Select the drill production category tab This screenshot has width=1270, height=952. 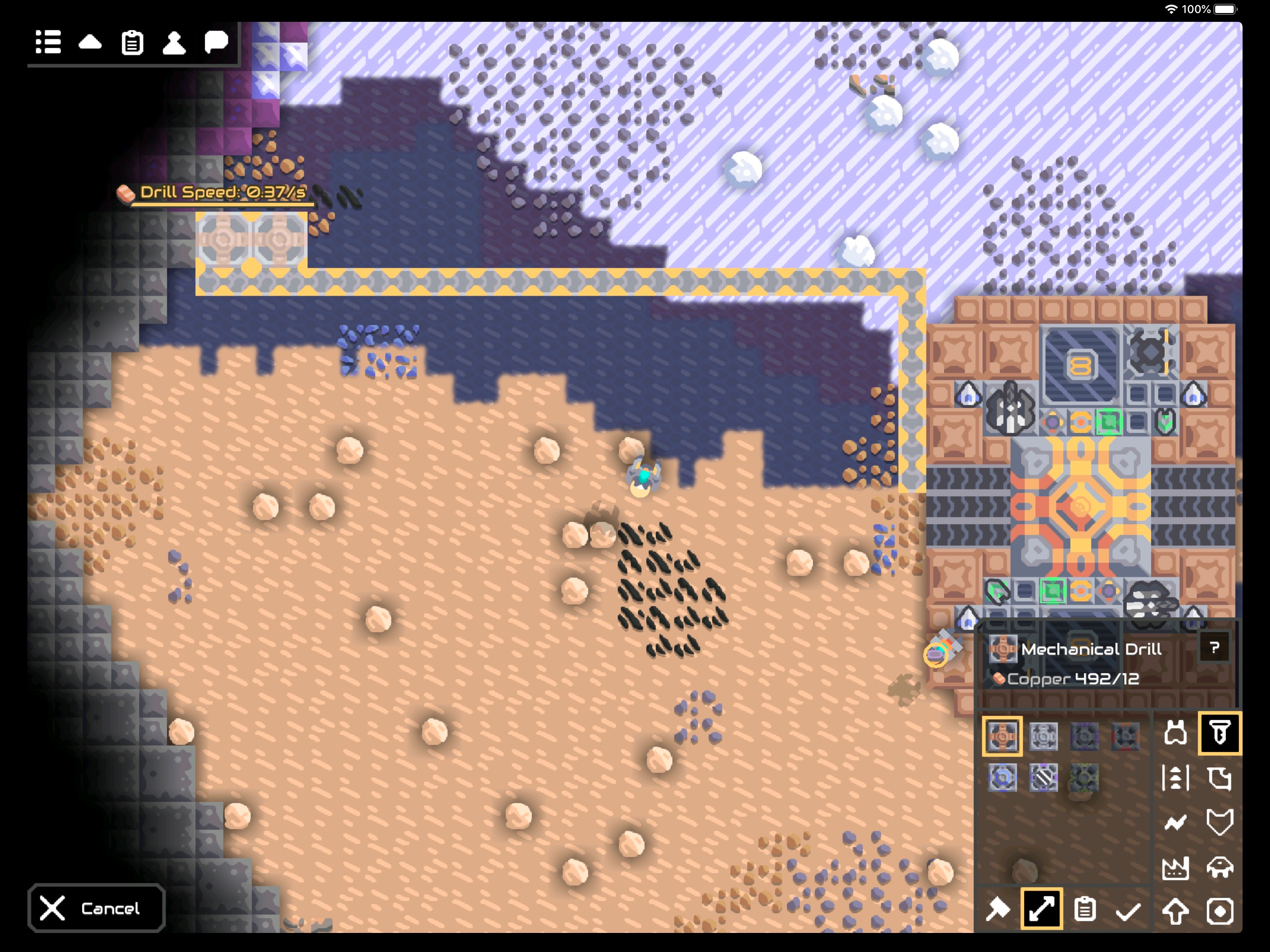point(1219,733)
